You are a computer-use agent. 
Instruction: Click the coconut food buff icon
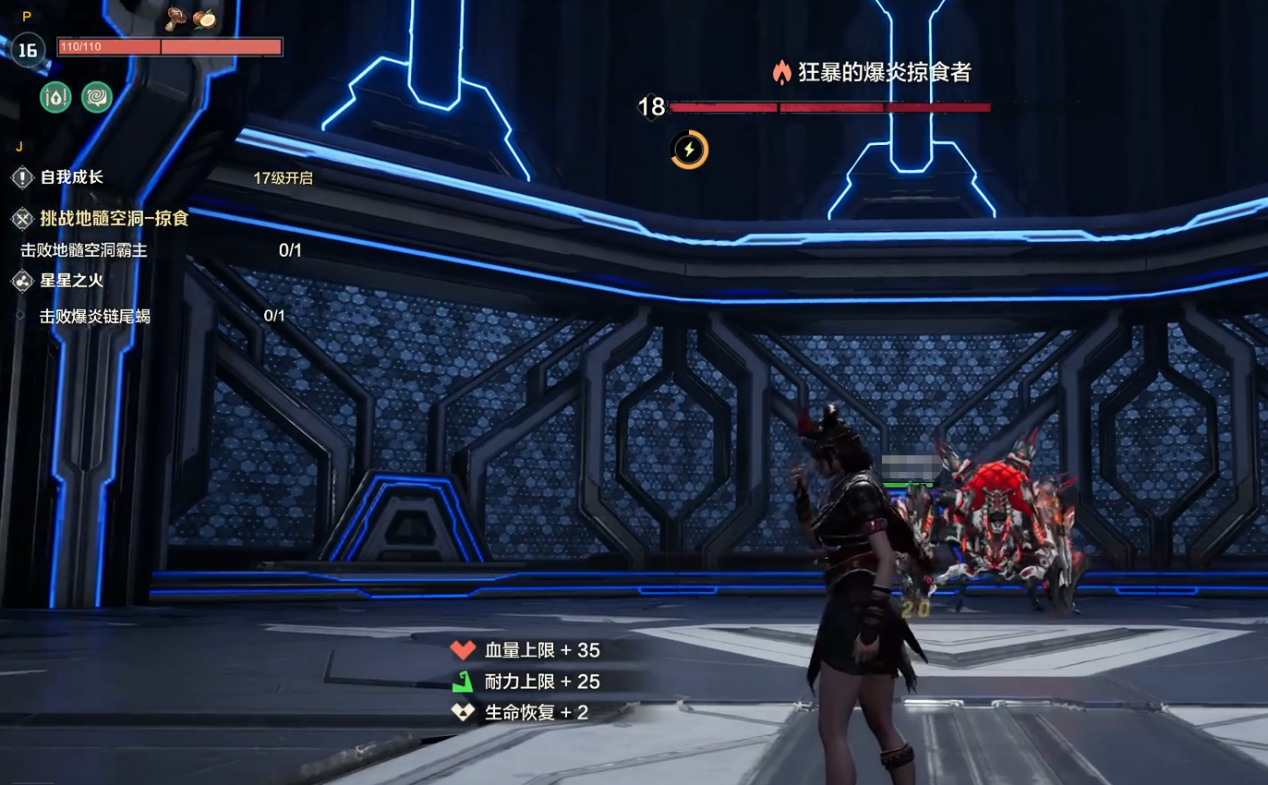(x=204, y=18)
